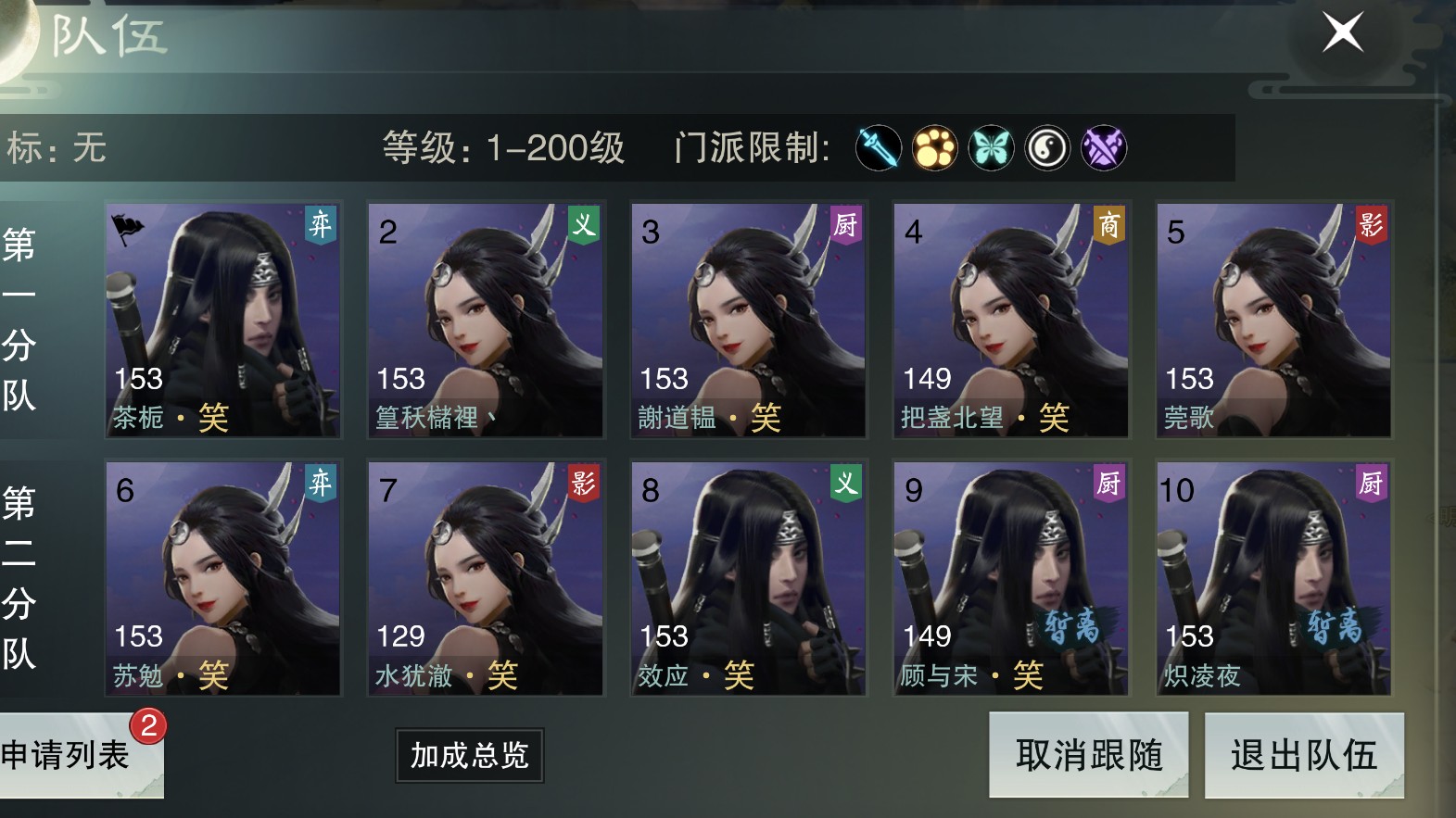Toggle the sword school restriction filter
This screenshot has height=818, width=1456.
click(879, 148)
